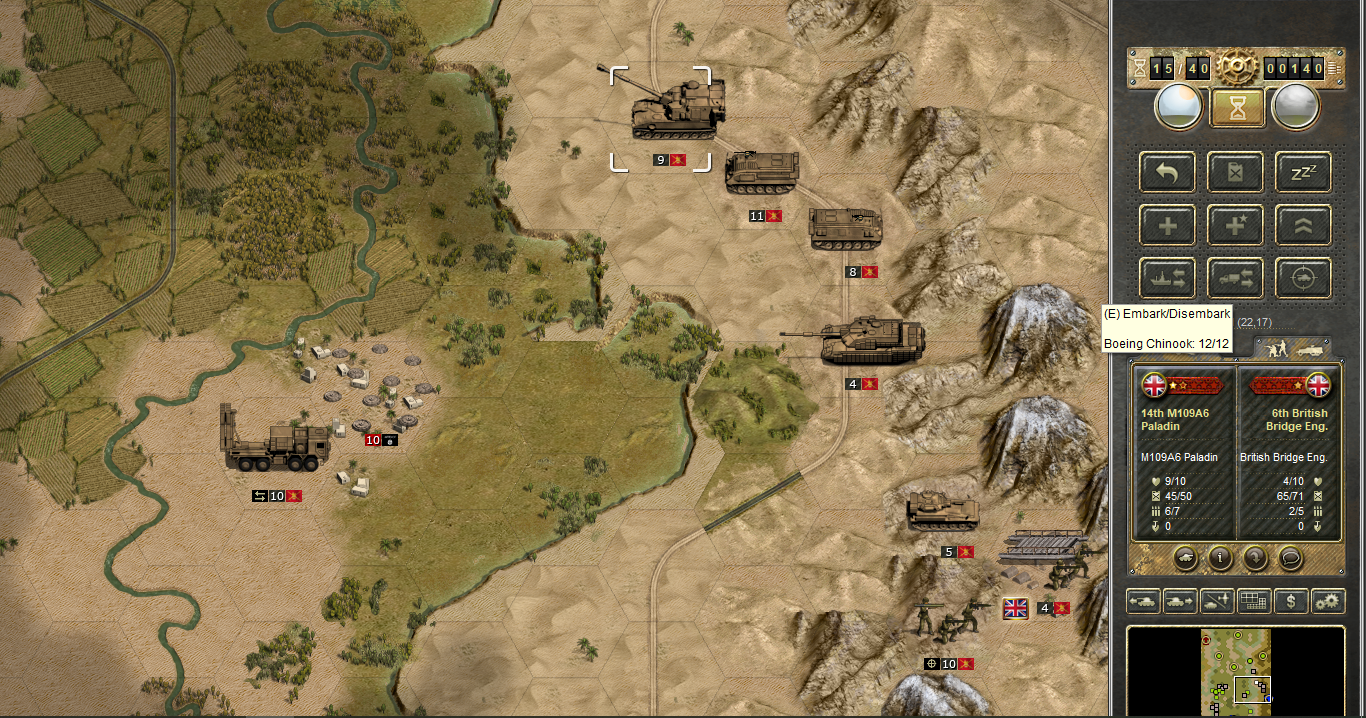
Task: Click the ship embark/disembark button
Action: [1167, 278]
